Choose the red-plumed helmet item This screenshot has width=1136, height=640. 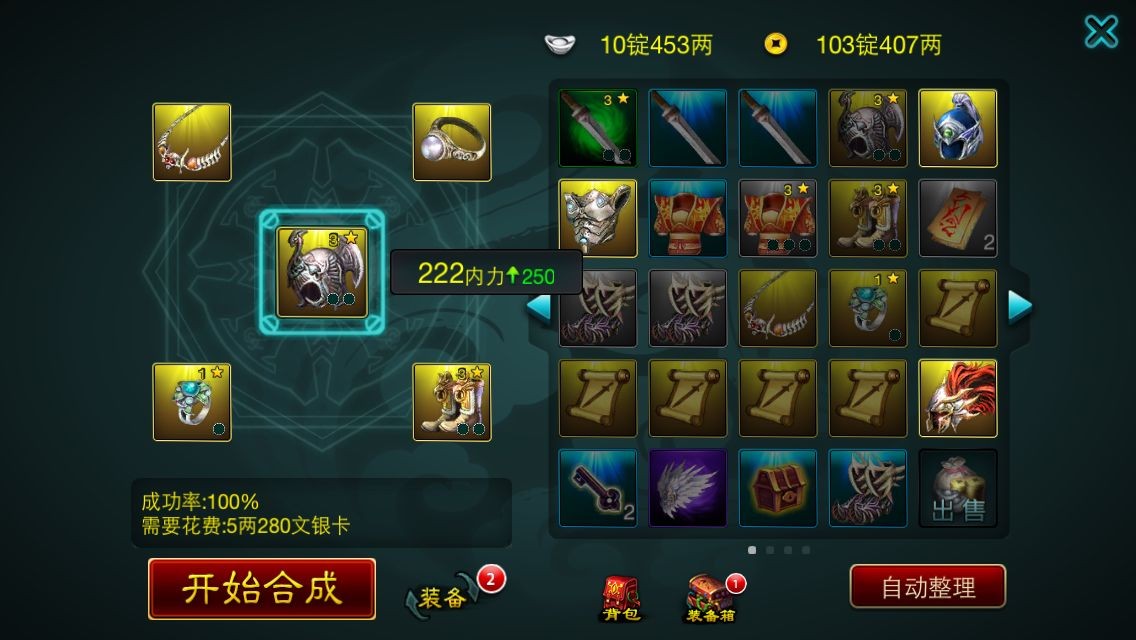click(958, 398)
